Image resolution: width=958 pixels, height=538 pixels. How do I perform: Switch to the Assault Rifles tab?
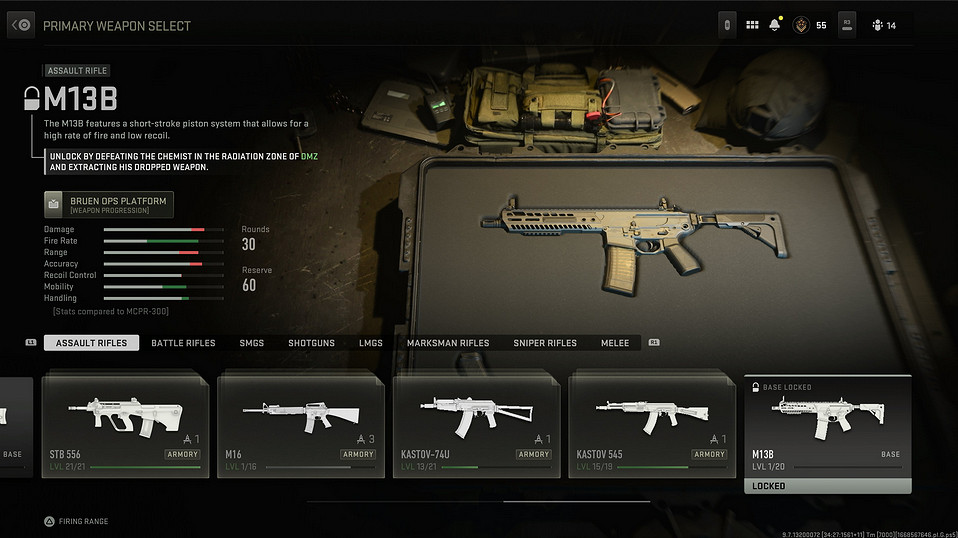click(x=91, y=343)
